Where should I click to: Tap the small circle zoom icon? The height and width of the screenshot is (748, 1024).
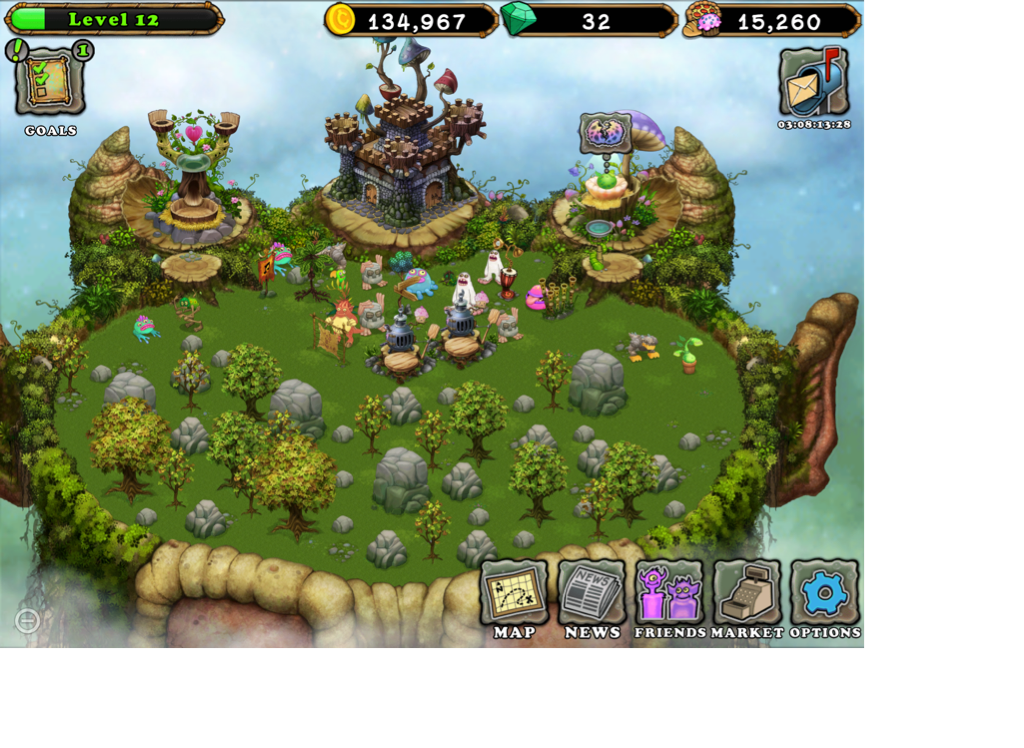click(28, 621)
